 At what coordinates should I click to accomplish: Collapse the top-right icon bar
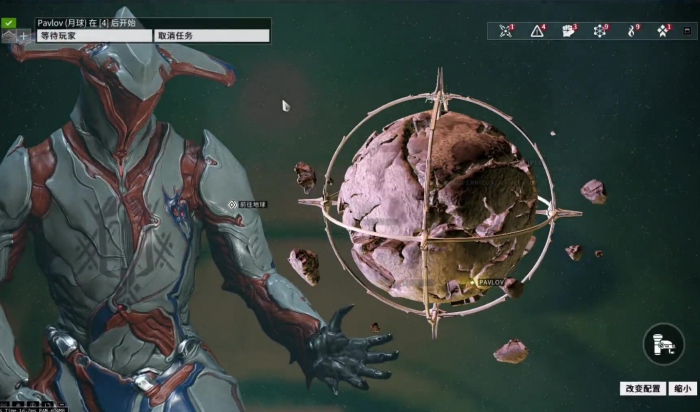[x=686, y=31]
